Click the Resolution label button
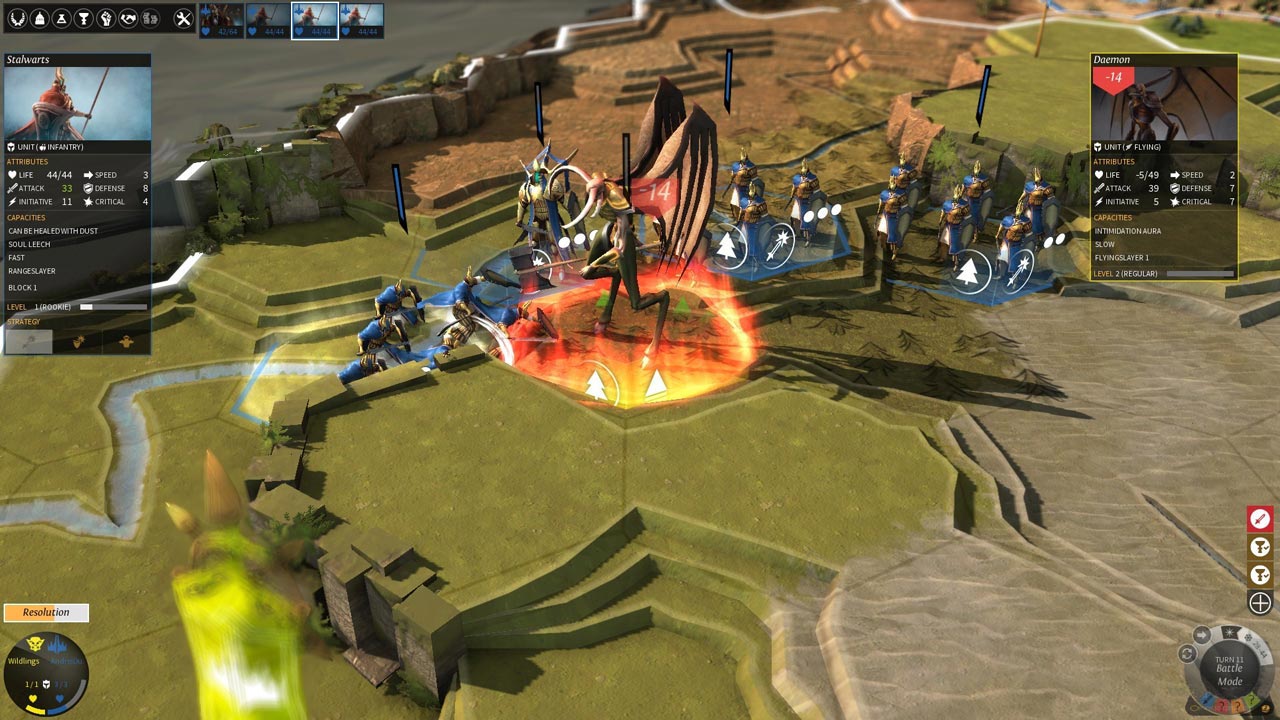The image size is (1280, 720). click(46, 612)
